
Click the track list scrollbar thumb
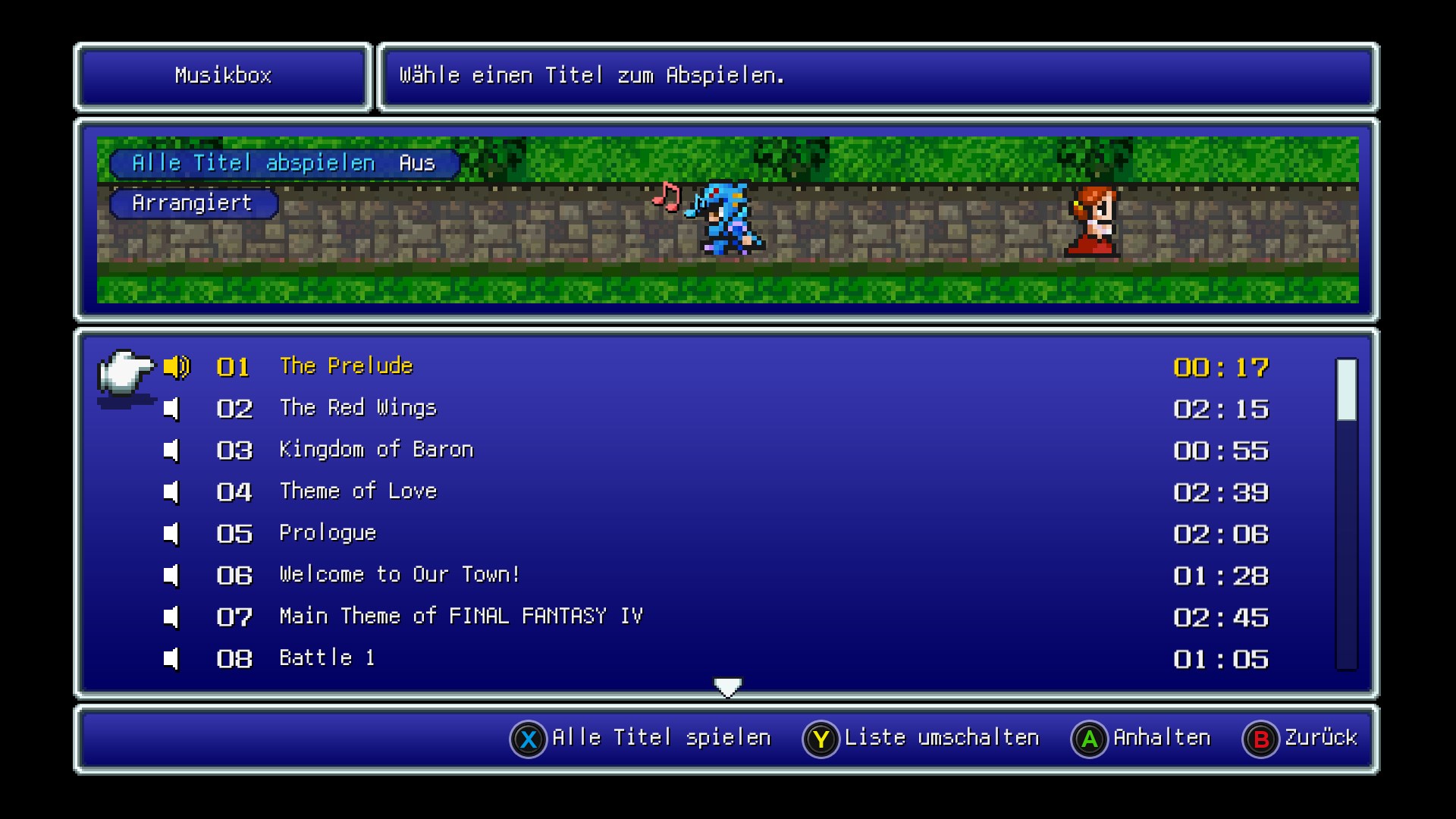click(1346, 390)
